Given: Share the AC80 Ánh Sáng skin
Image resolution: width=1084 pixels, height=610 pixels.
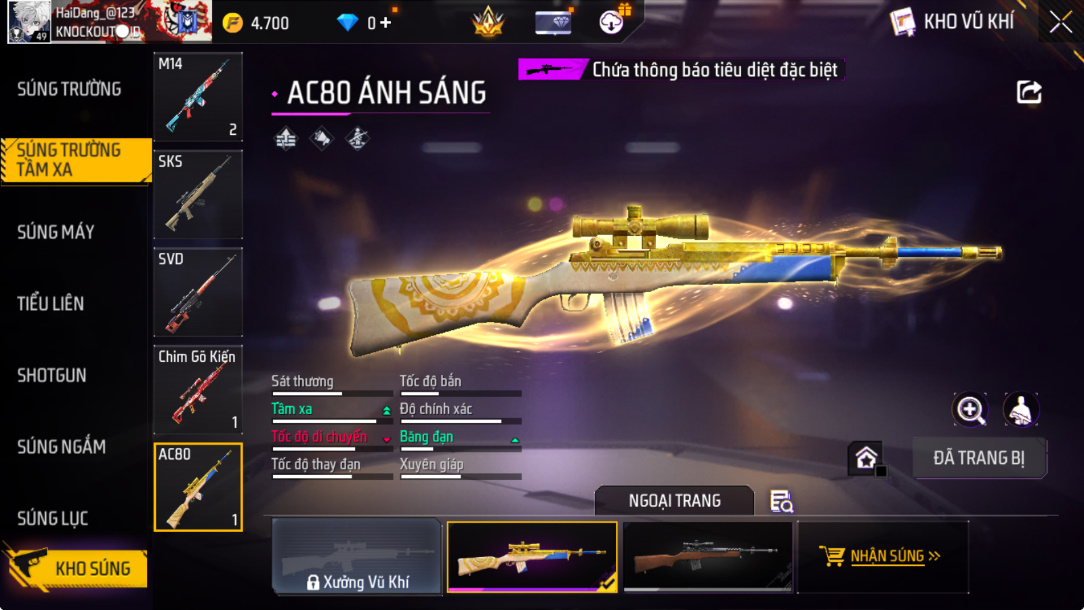Looking at the screenshot, I should tap(1029, 93).
